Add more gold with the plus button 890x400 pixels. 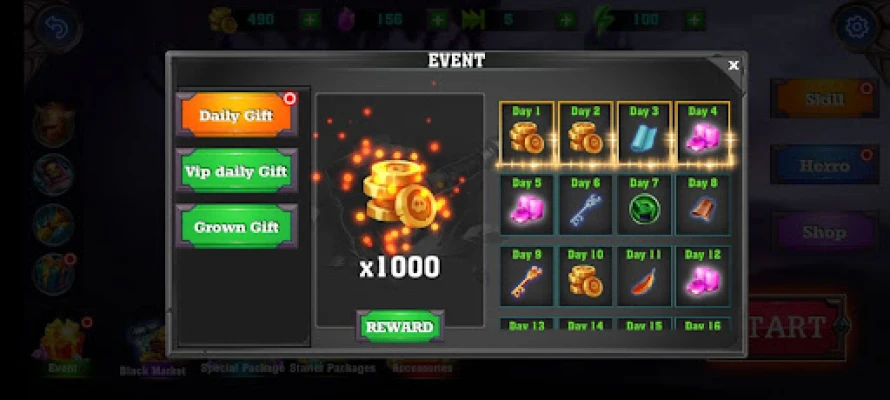point(311,19)
